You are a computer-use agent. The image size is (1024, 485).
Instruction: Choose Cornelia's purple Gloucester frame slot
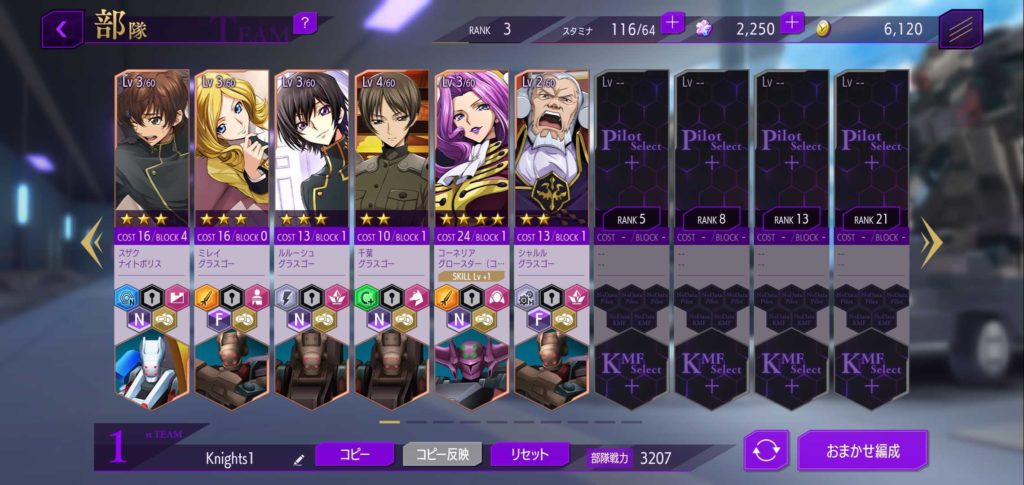pyautogui.click(x=471, y=370)
